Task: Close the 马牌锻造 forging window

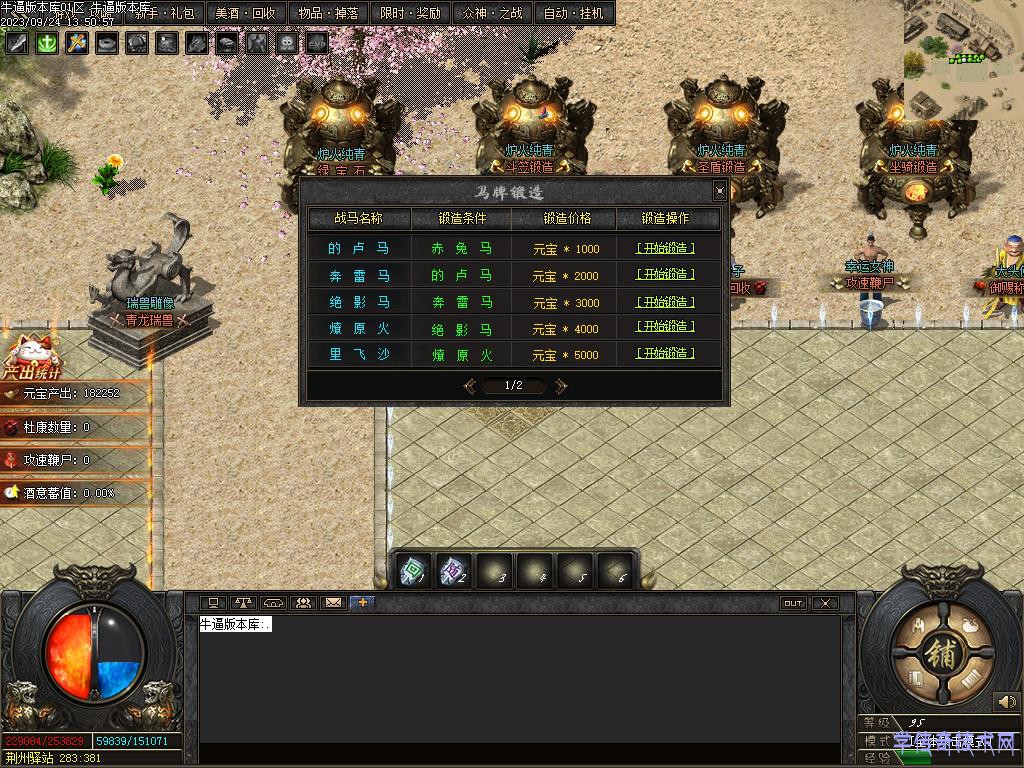Action: tap(720, 191)
